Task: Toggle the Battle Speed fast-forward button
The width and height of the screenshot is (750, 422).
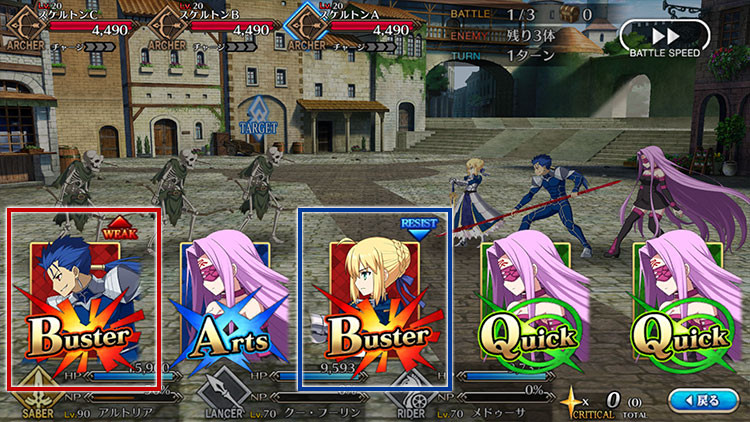Action: click(x=664, y=37)
